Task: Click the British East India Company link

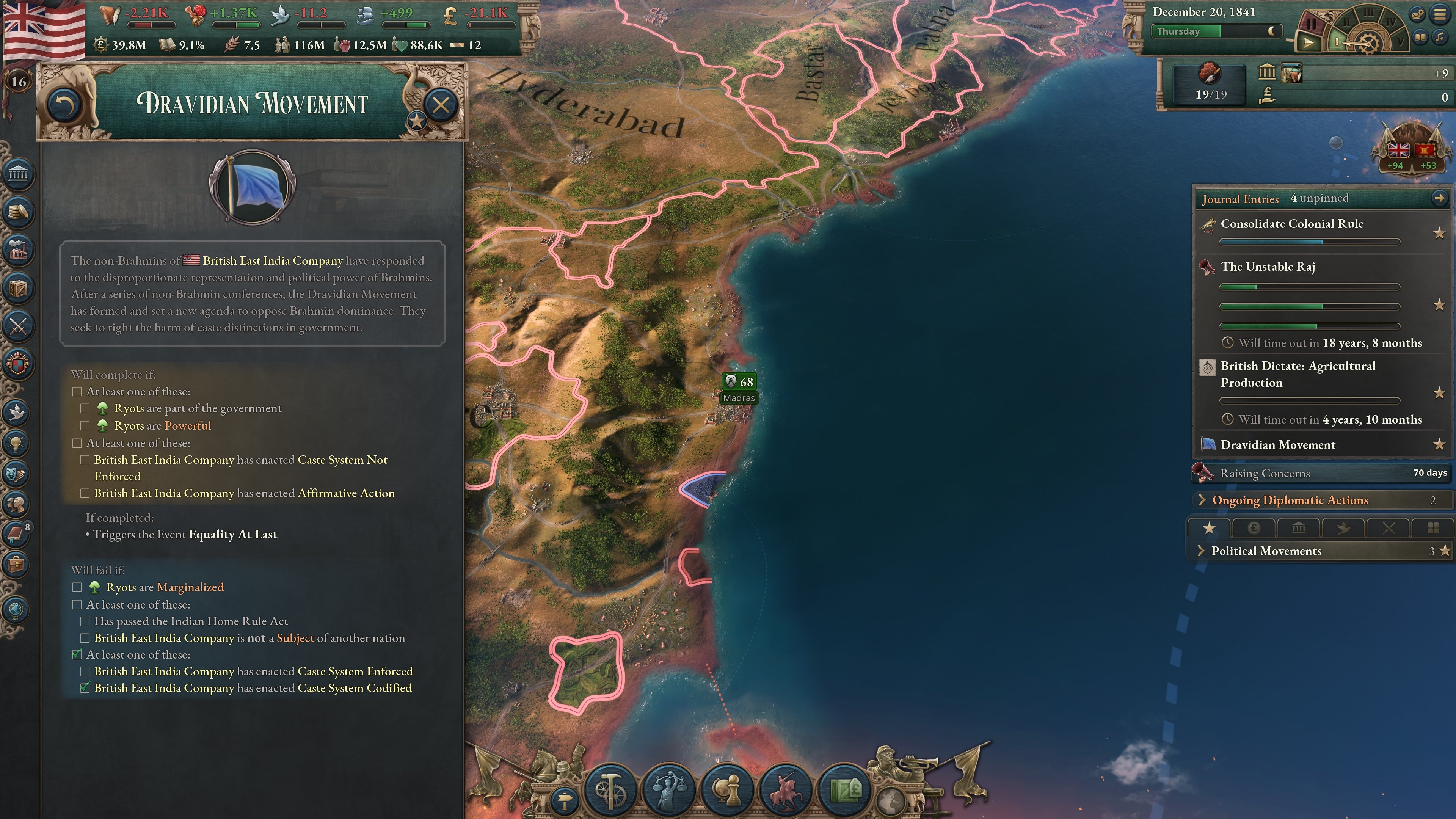Action: tap(273, 260)
